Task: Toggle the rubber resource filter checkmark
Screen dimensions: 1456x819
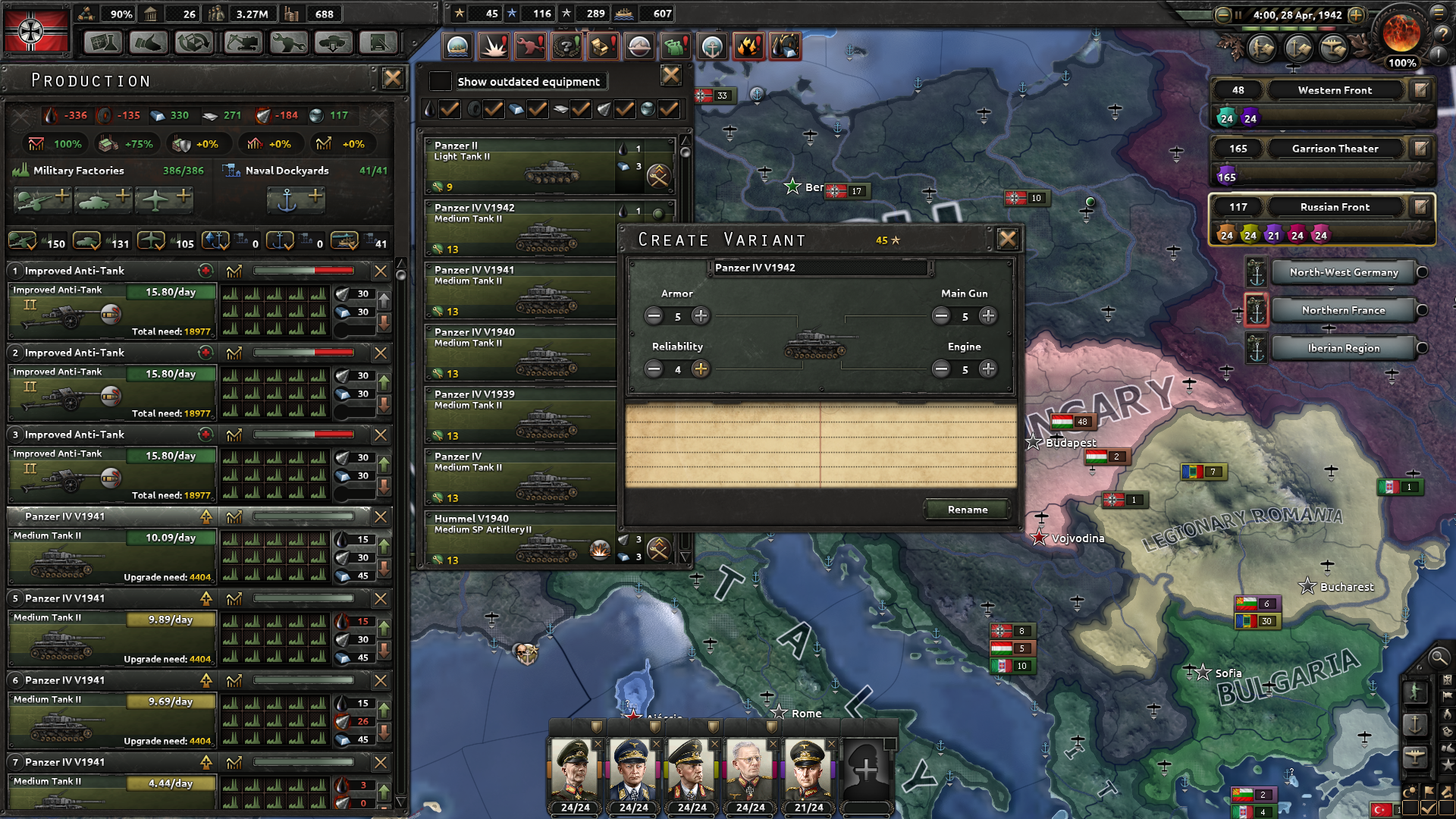Action: [495, 109]
